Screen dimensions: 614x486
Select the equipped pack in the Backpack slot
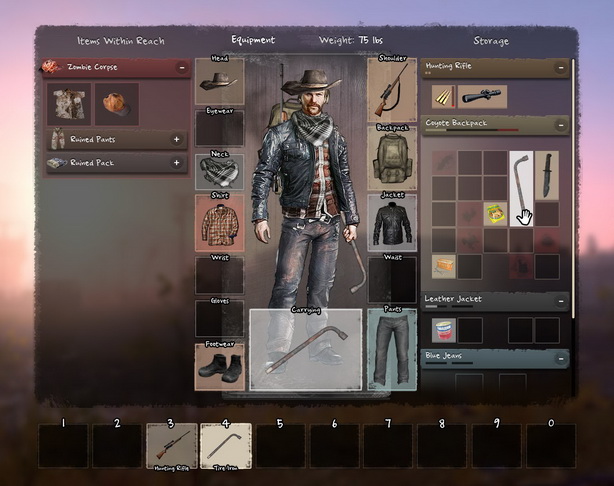pyautogui.click(x=392, y=157)
